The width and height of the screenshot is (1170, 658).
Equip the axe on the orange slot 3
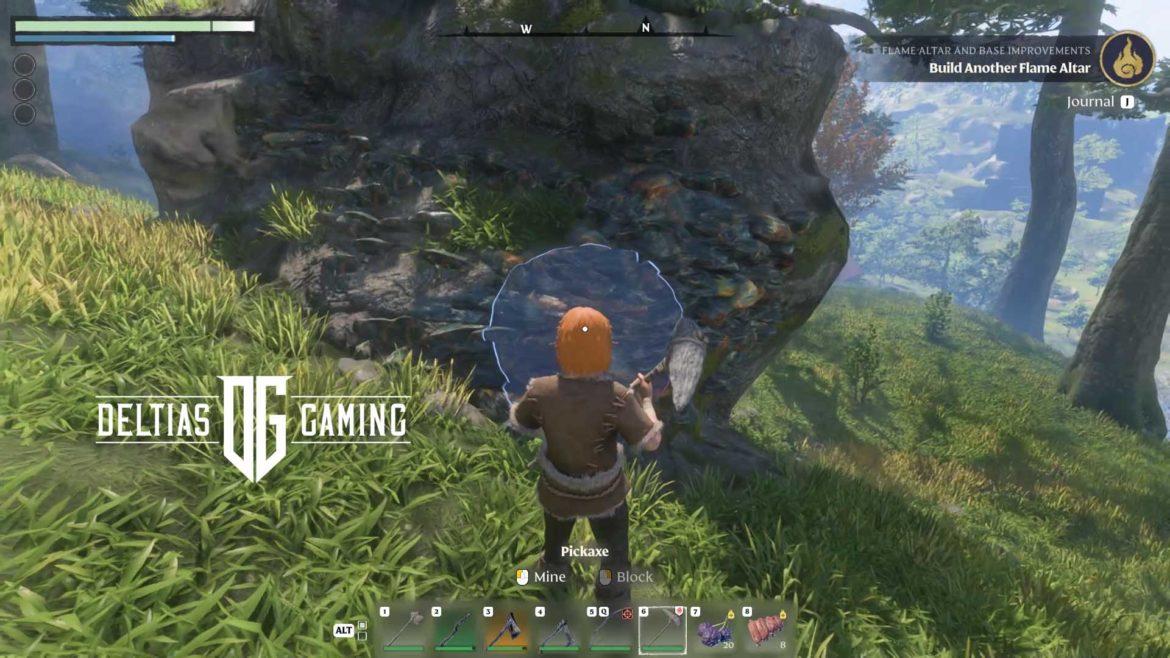click(x=506, y=630)
